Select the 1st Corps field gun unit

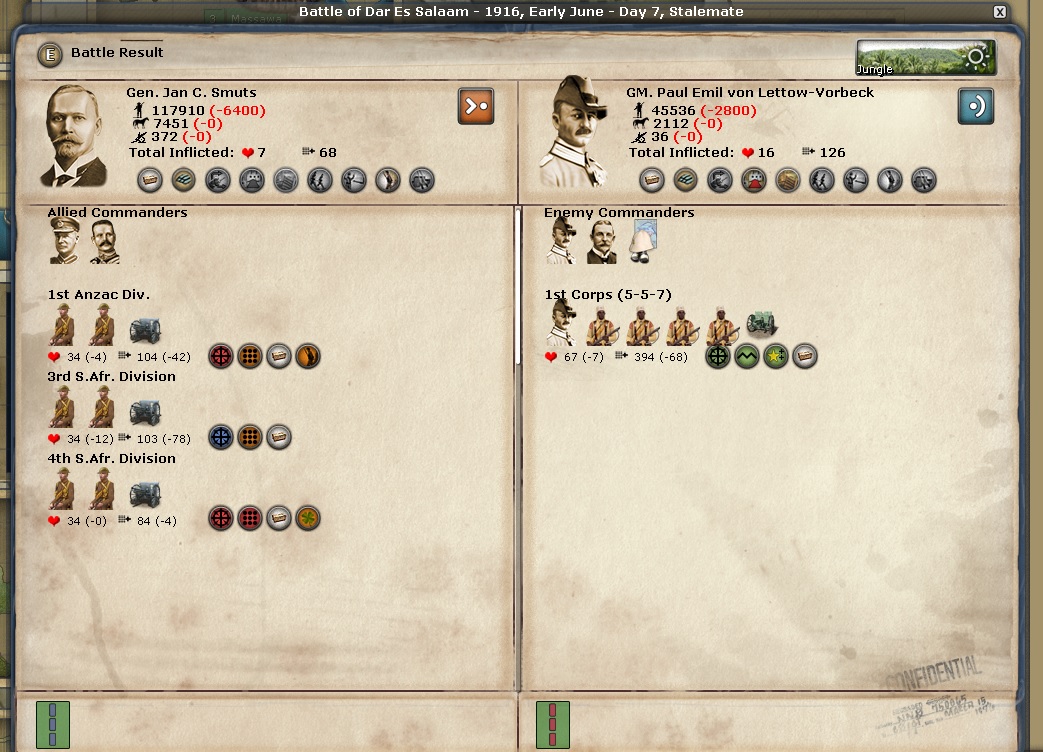point(762,326)
